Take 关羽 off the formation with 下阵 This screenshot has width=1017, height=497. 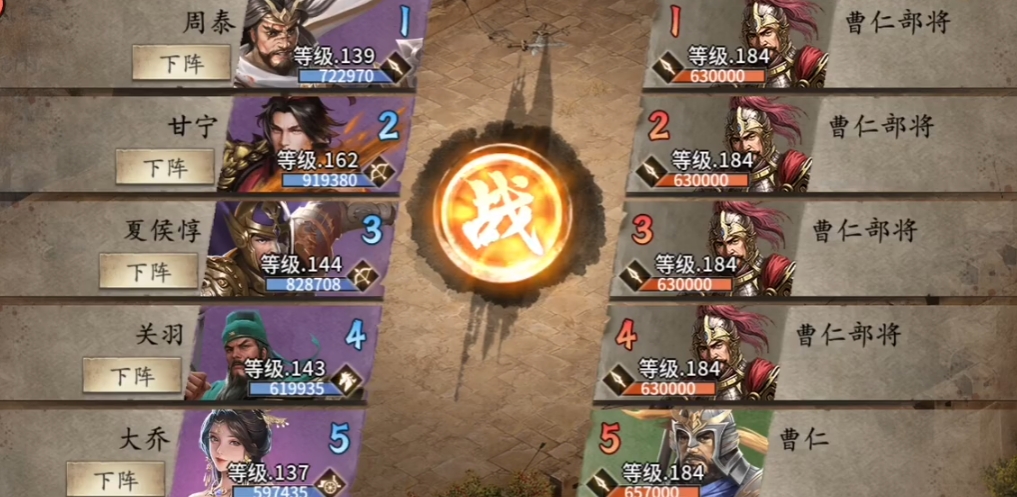point(132,375)
